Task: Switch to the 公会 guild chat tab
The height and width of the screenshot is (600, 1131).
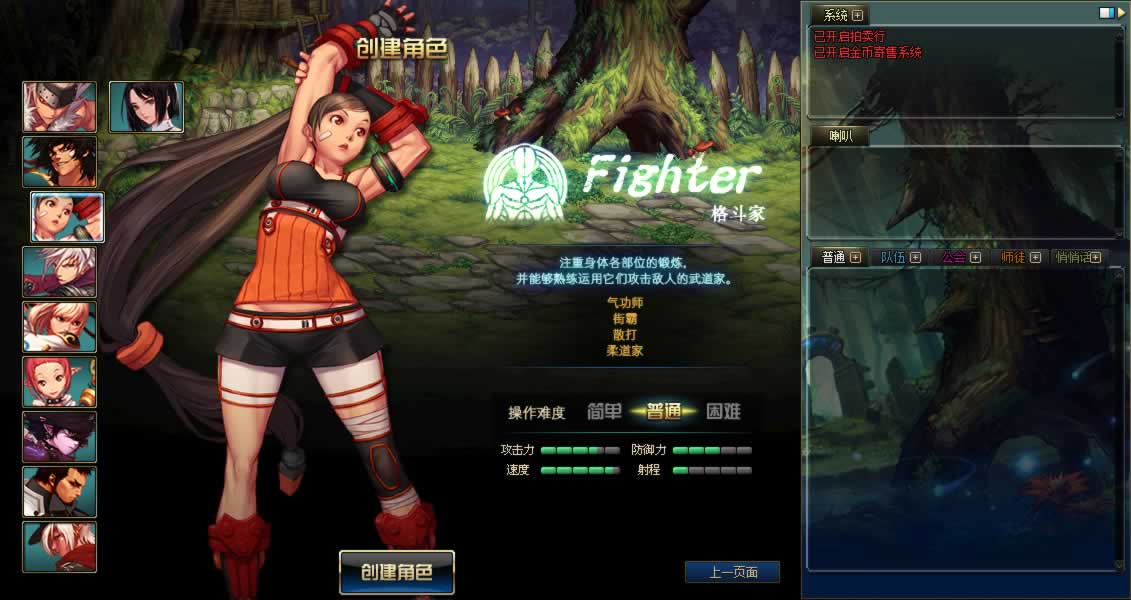Action: coord(953,257)
